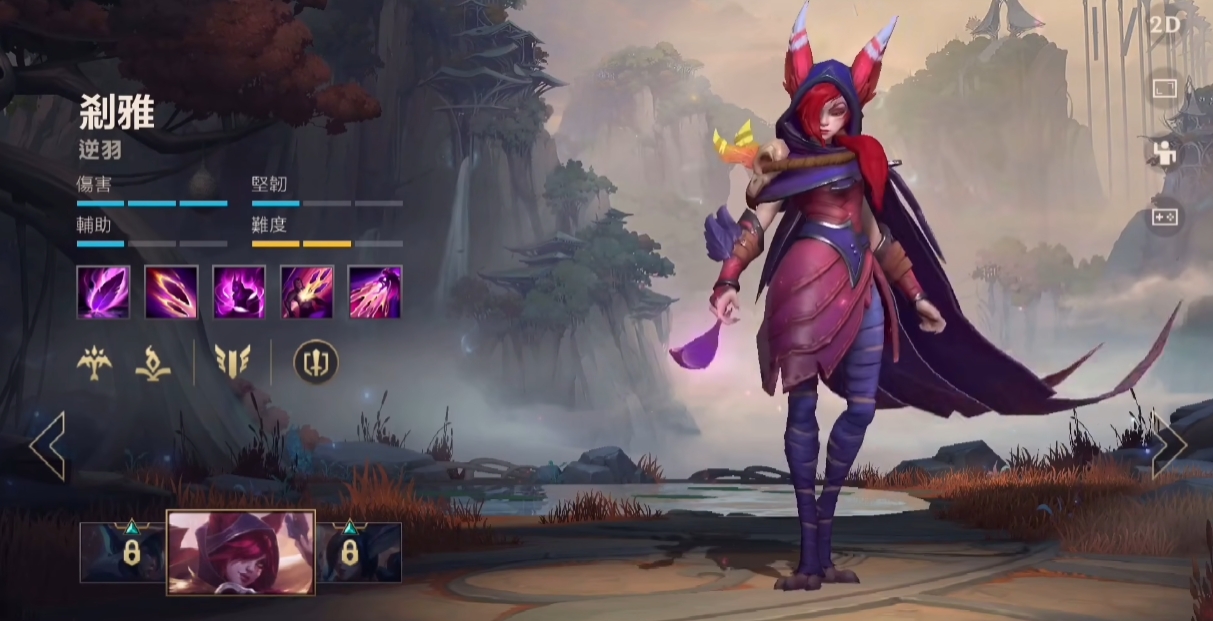Screen dimensions: 1213x621
Task: Click the flame pedestal role icon
Action: [153, 362]
